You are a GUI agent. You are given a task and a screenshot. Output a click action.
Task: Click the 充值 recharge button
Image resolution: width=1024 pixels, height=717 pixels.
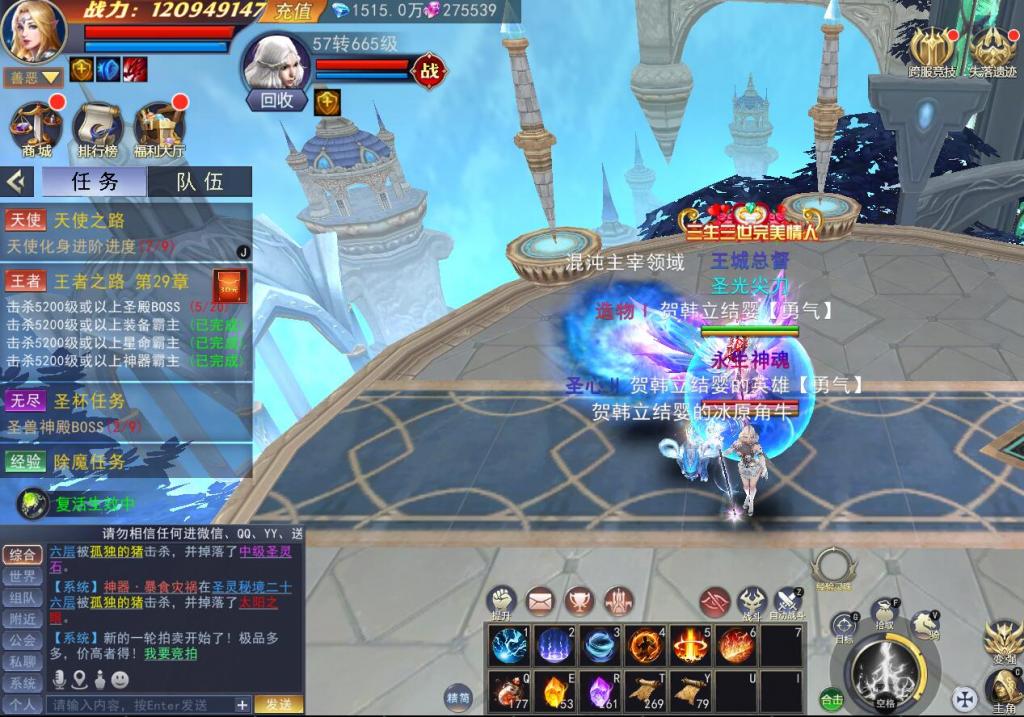coord(293,11)
